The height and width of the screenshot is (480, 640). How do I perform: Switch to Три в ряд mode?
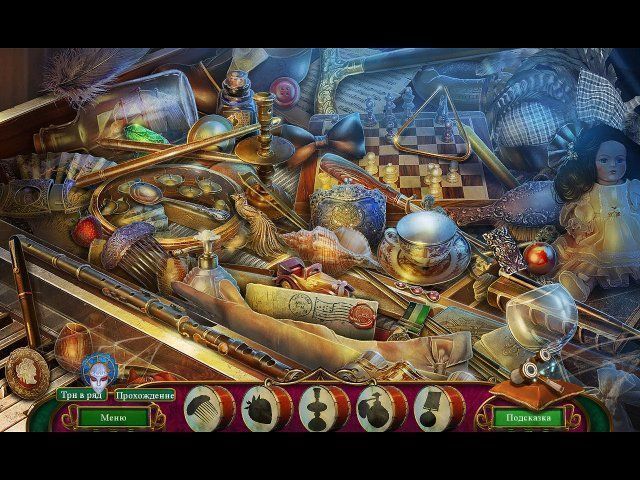tap(81, 396)
